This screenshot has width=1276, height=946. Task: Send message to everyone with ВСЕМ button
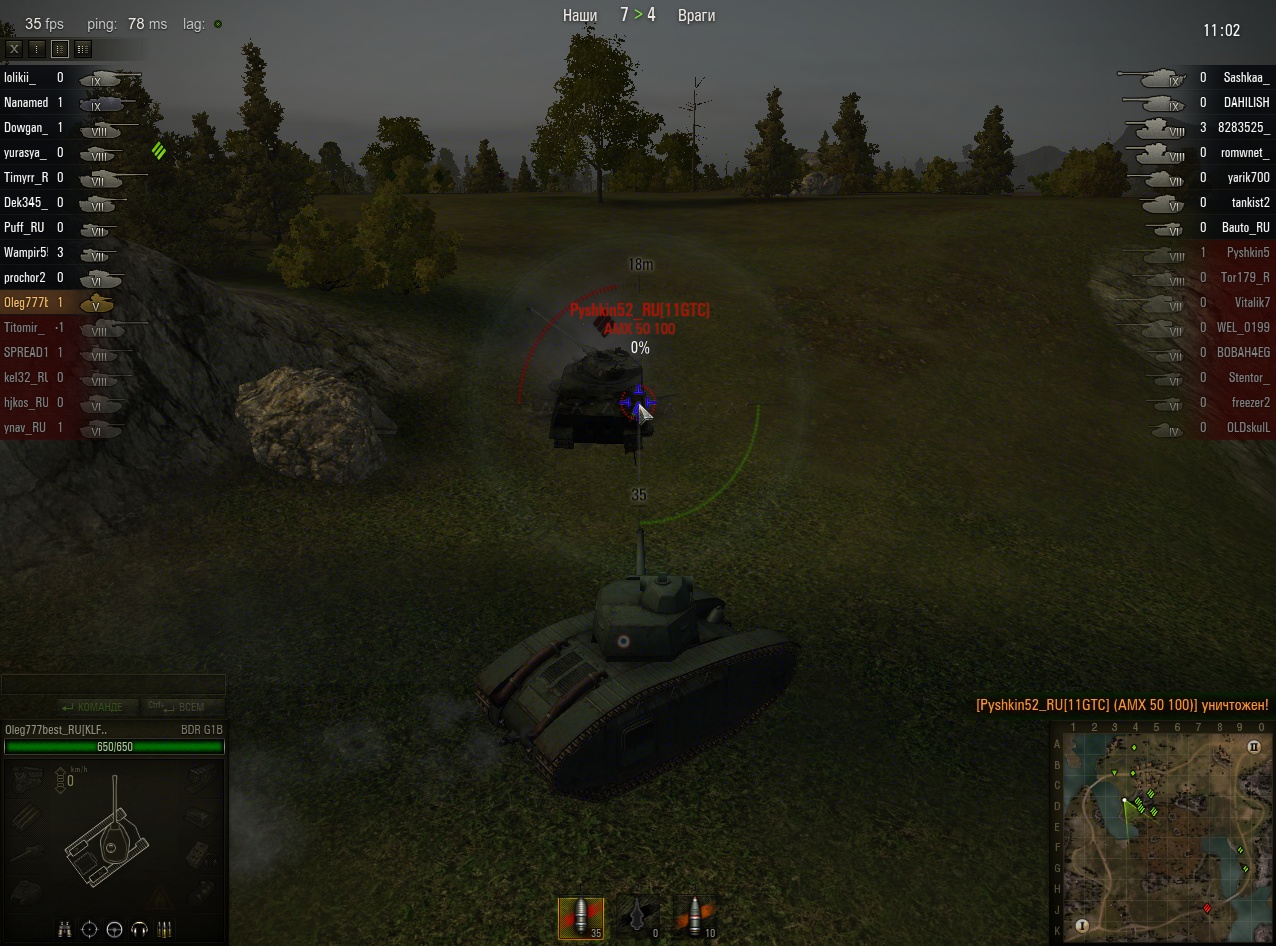[185, 707]
